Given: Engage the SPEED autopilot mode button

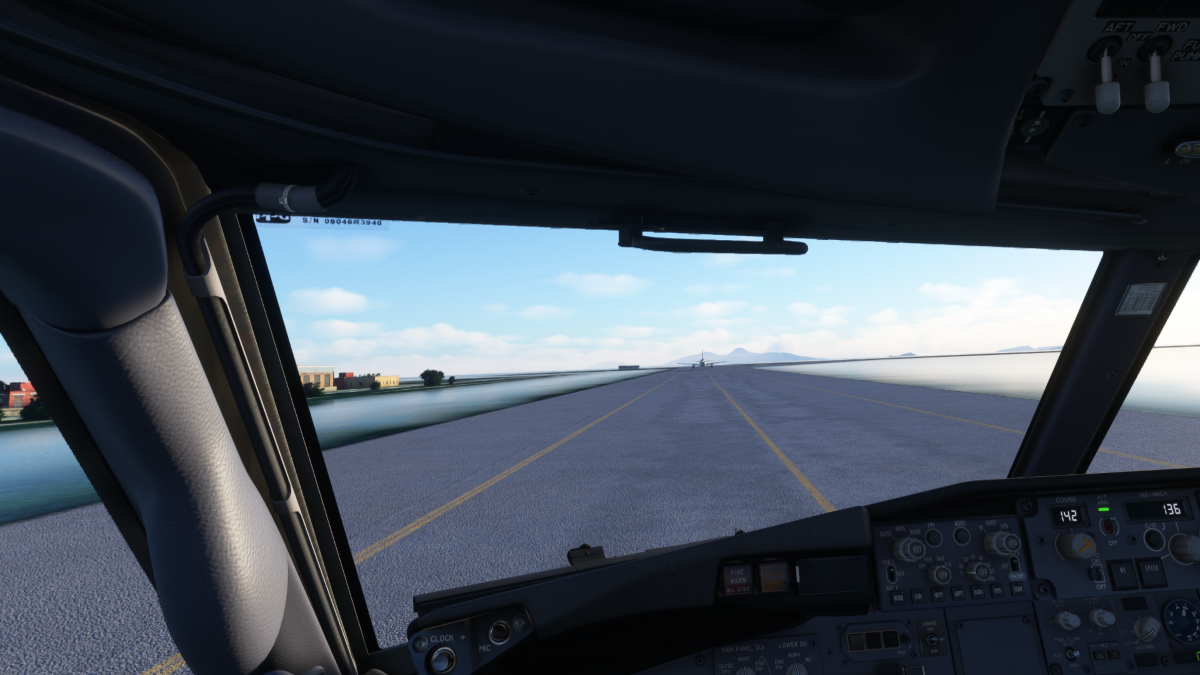Looking at the screenshot, I should (1151, 573).
